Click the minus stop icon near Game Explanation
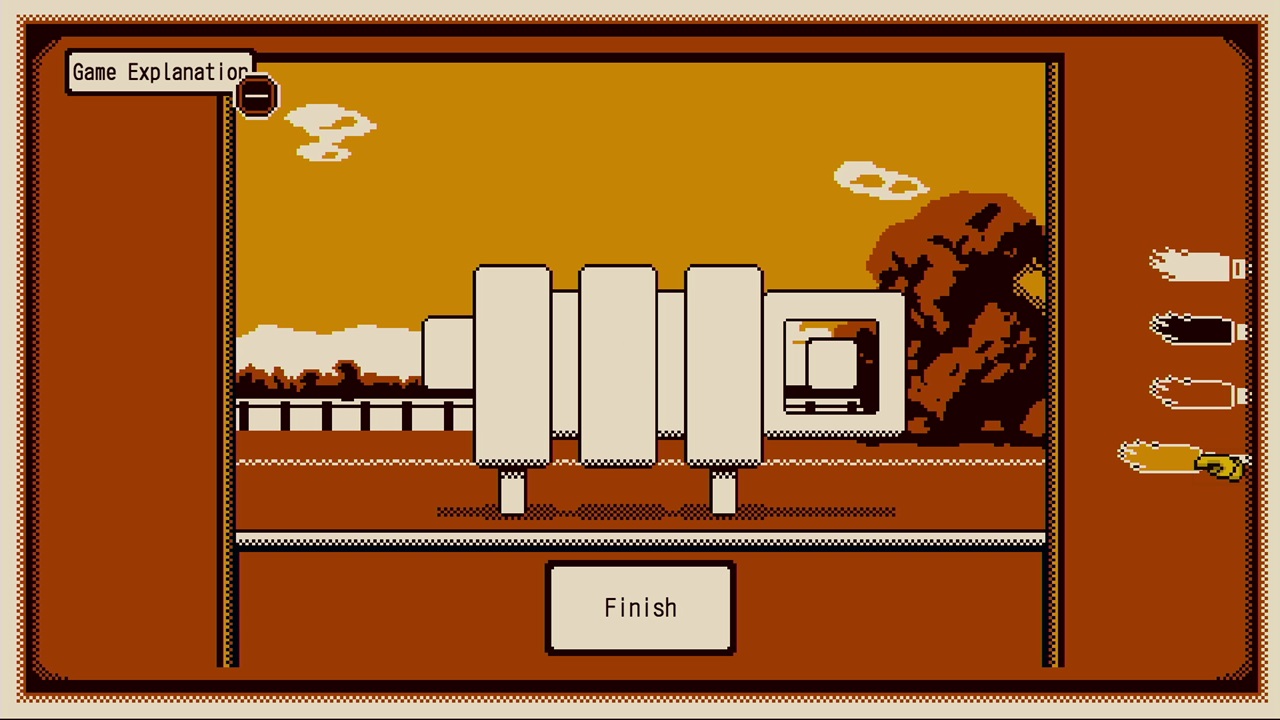 pyautogui.click(x=257, y=95)
